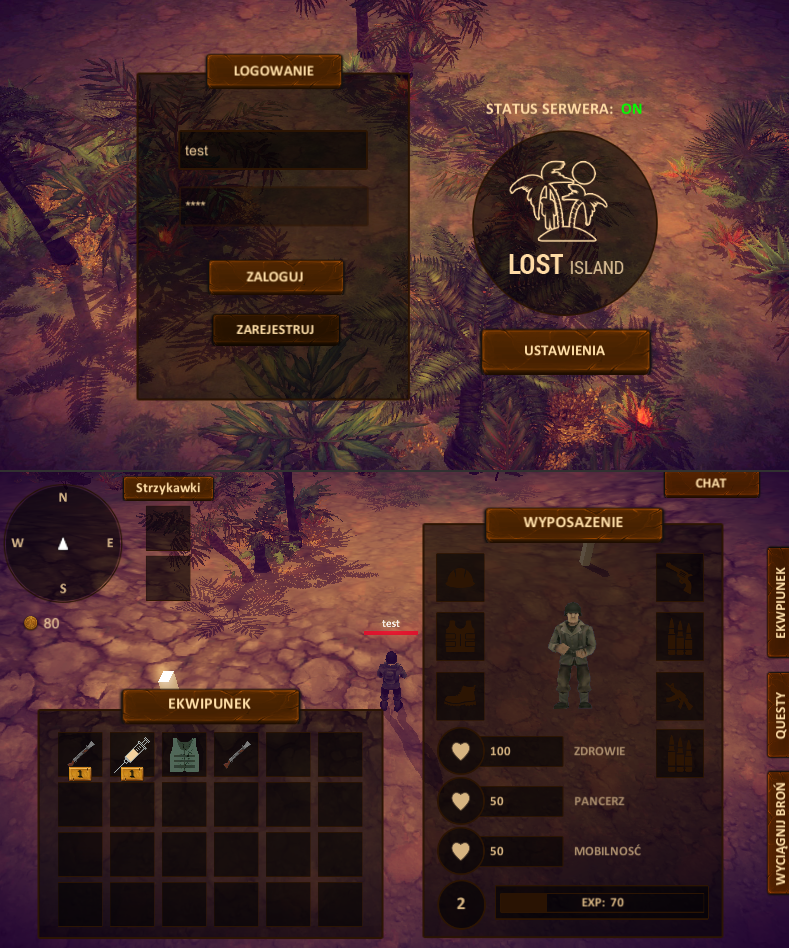Toggle the EKWIPUNEK side tab
This screenshot has width=789, height=948.
[779, 603]
